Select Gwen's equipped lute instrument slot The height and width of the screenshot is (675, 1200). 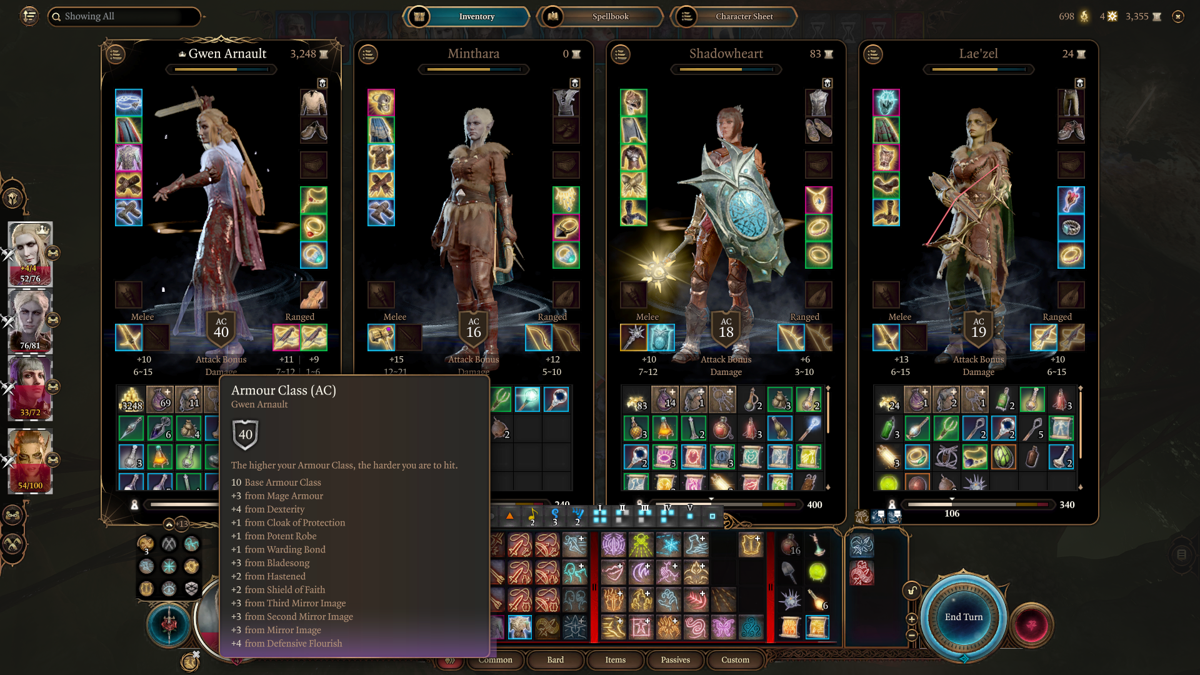314,295
